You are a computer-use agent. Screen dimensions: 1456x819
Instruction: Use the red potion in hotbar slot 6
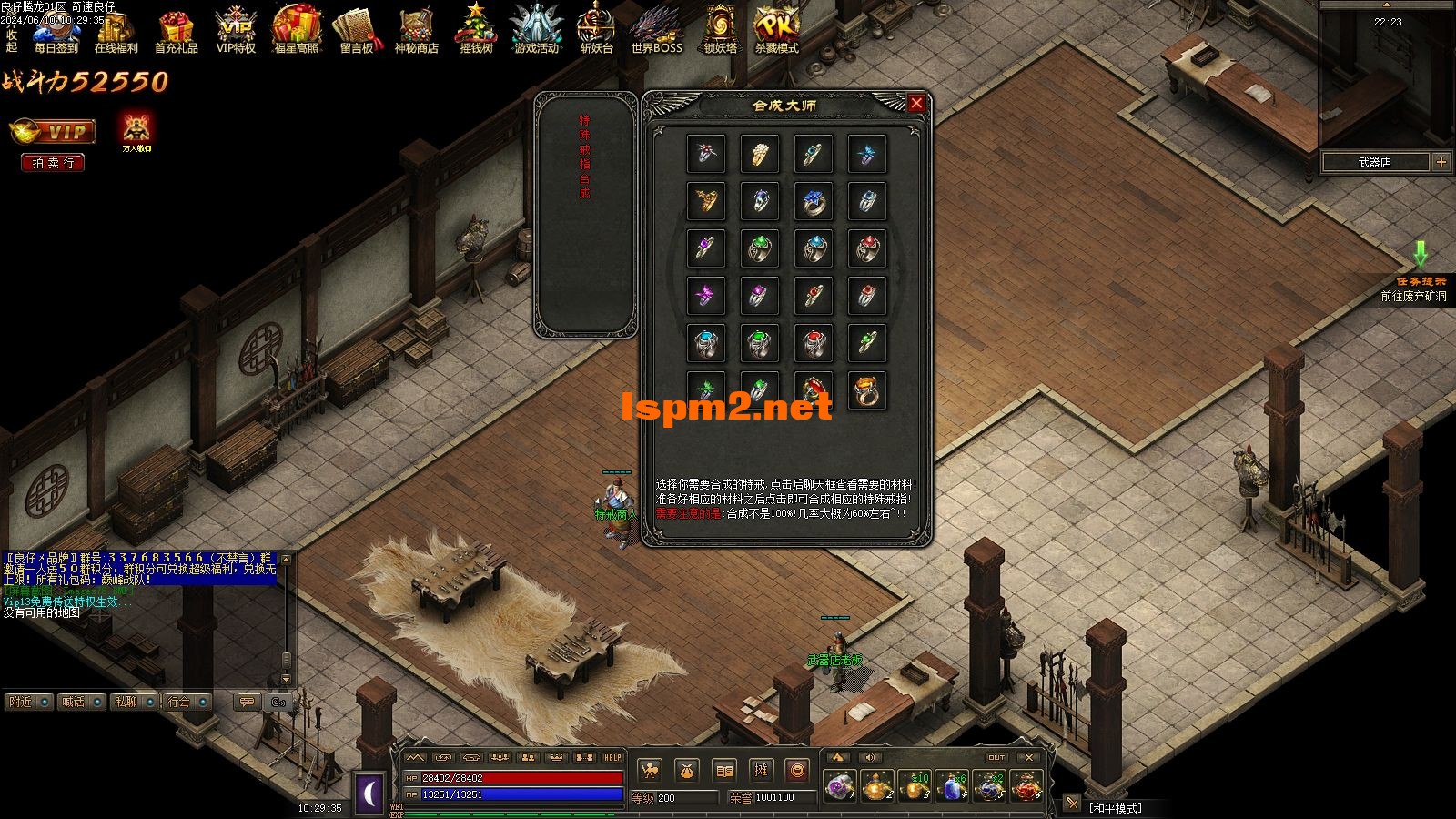[x=1026, y=786]
